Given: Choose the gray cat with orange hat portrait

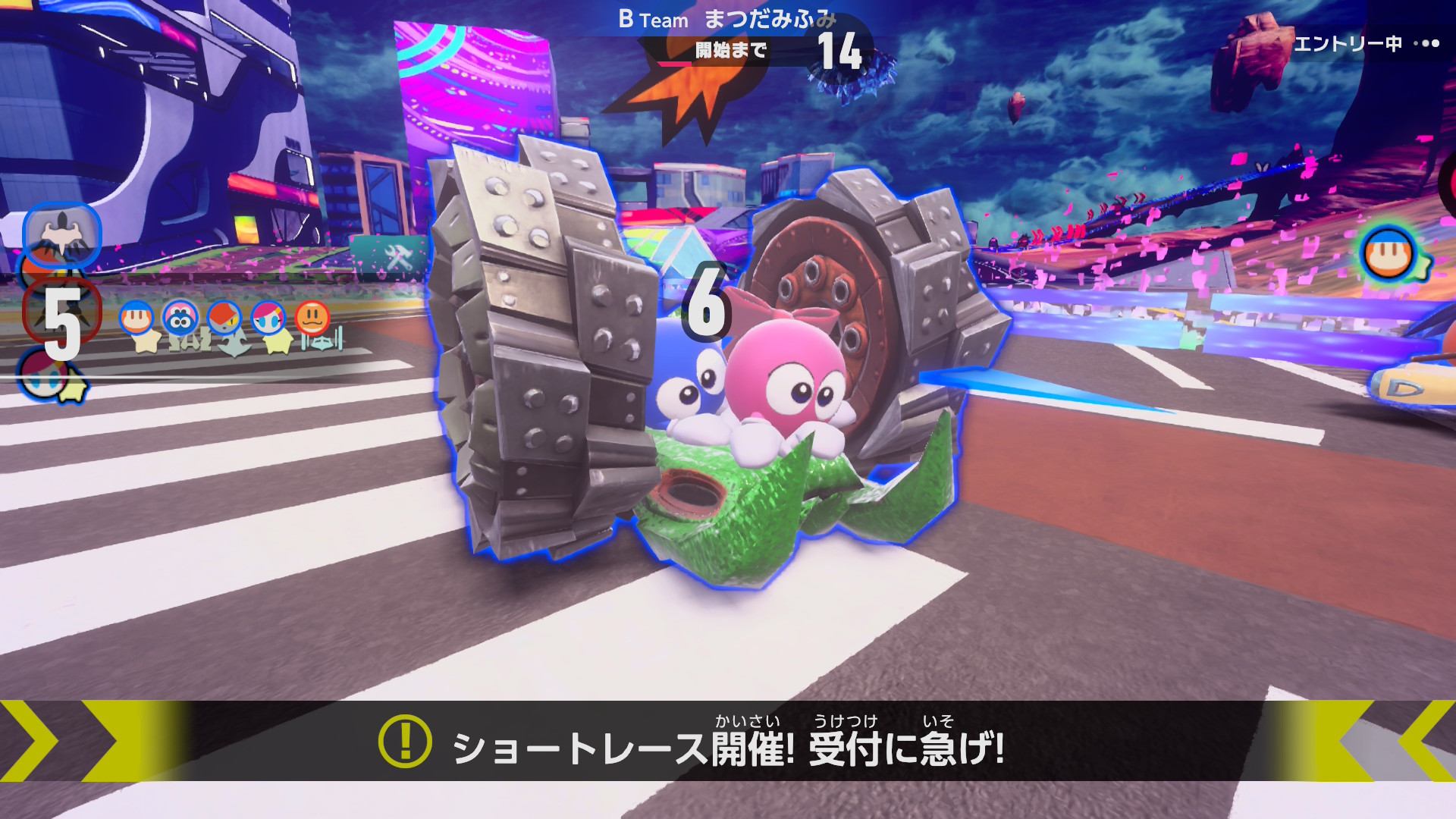Looking at the screenshot, I should (224, 318).
